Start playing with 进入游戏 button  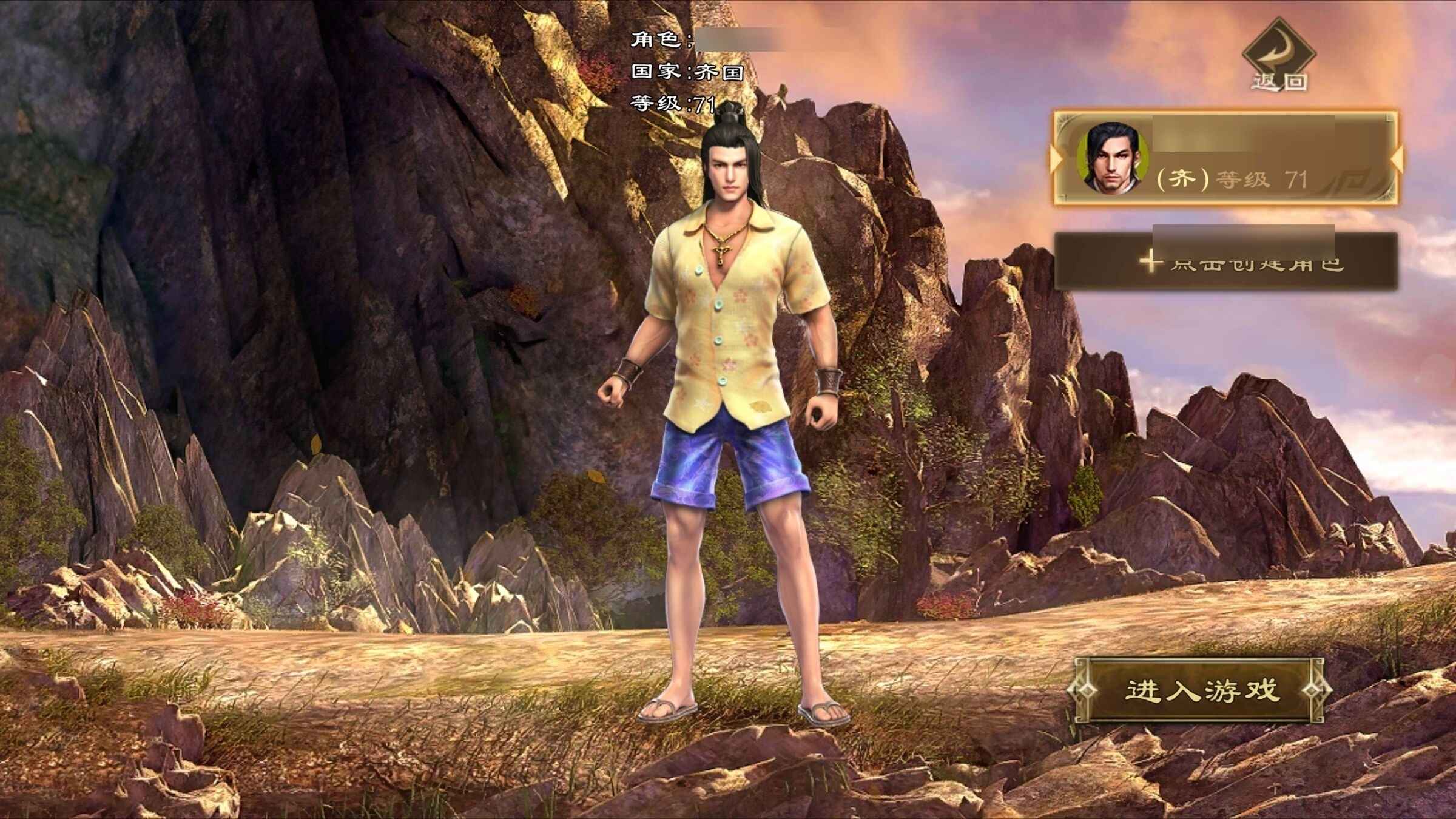tap(1200, 690)
